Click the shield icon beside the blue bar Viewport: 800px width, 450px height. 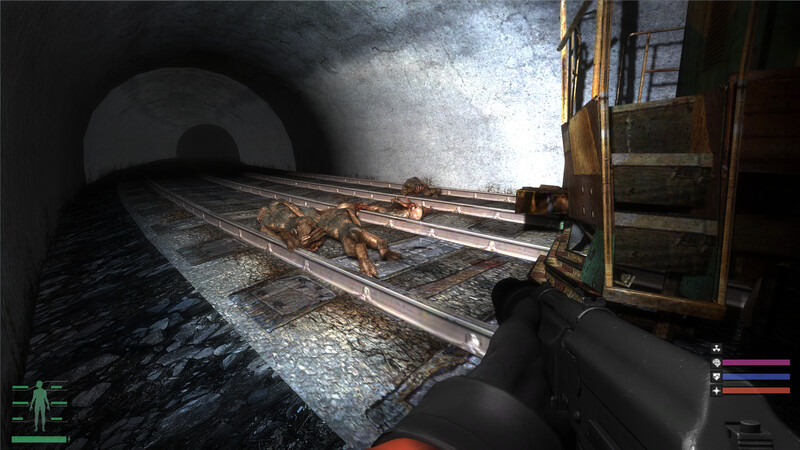pos(715,376)
